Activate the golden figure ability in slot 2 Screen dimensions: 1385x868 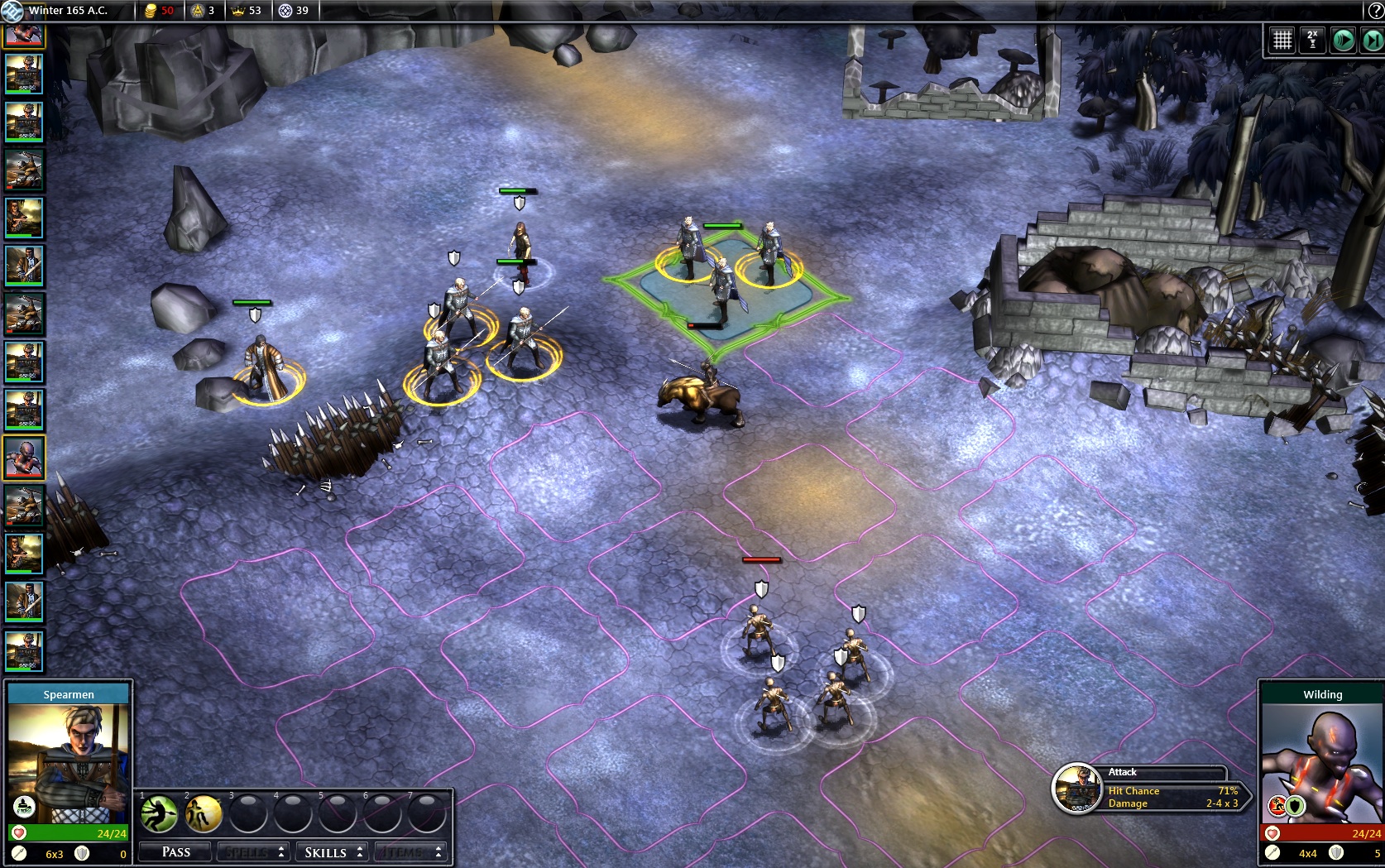[203, 814]
